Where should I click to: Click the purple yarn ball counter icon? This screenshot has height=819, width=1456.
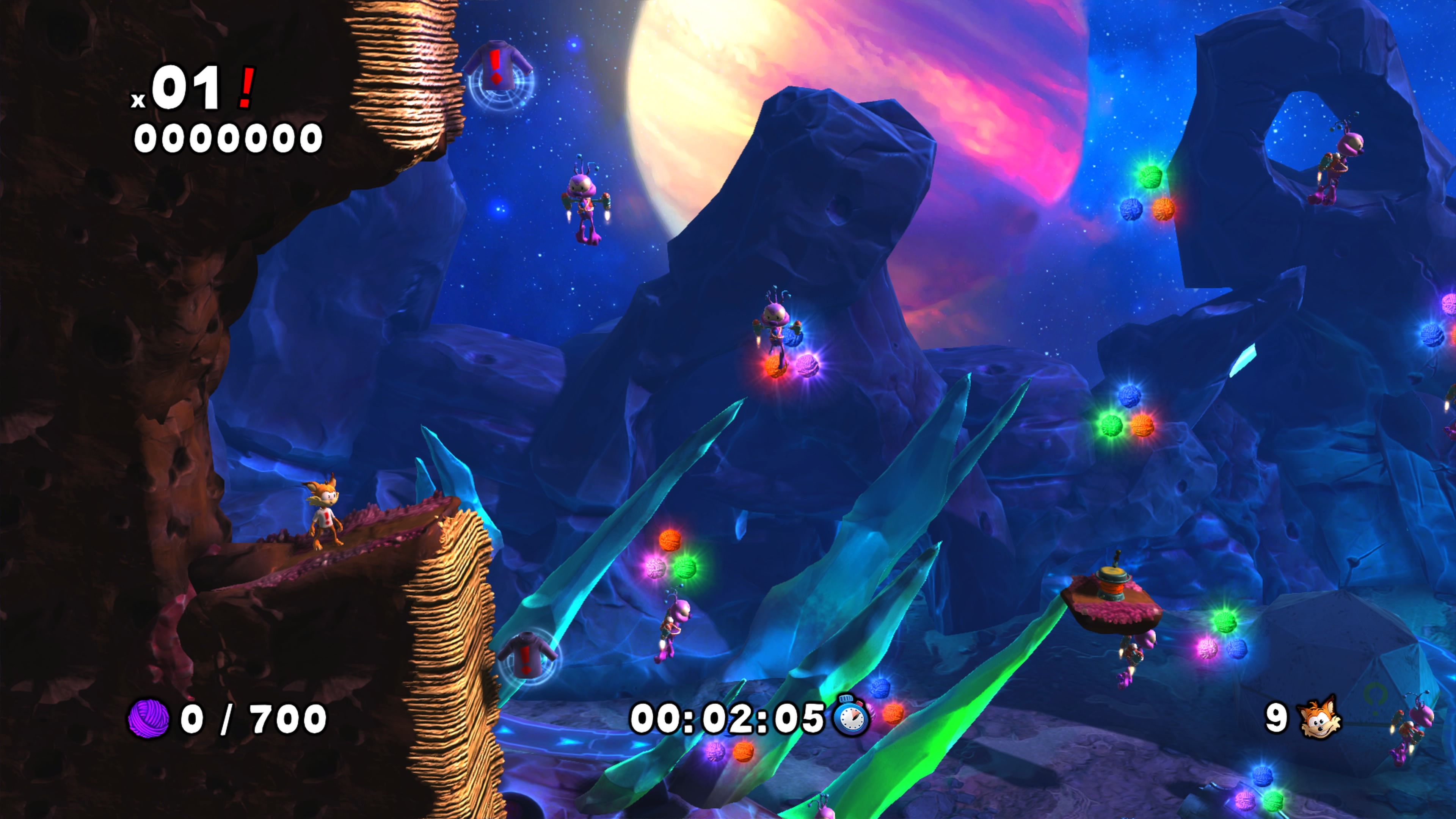pos(149,719)
